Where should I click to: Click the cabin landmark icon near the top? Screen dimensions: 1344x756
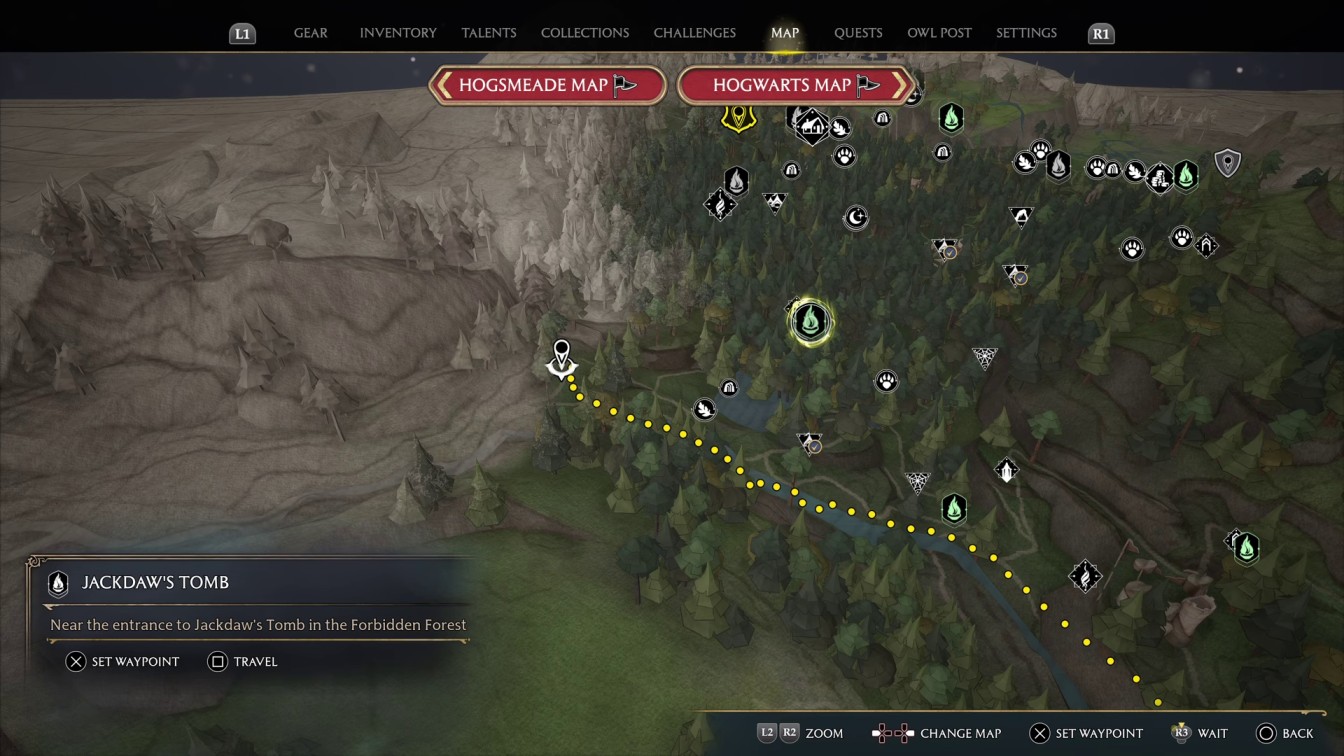(812, 128)
